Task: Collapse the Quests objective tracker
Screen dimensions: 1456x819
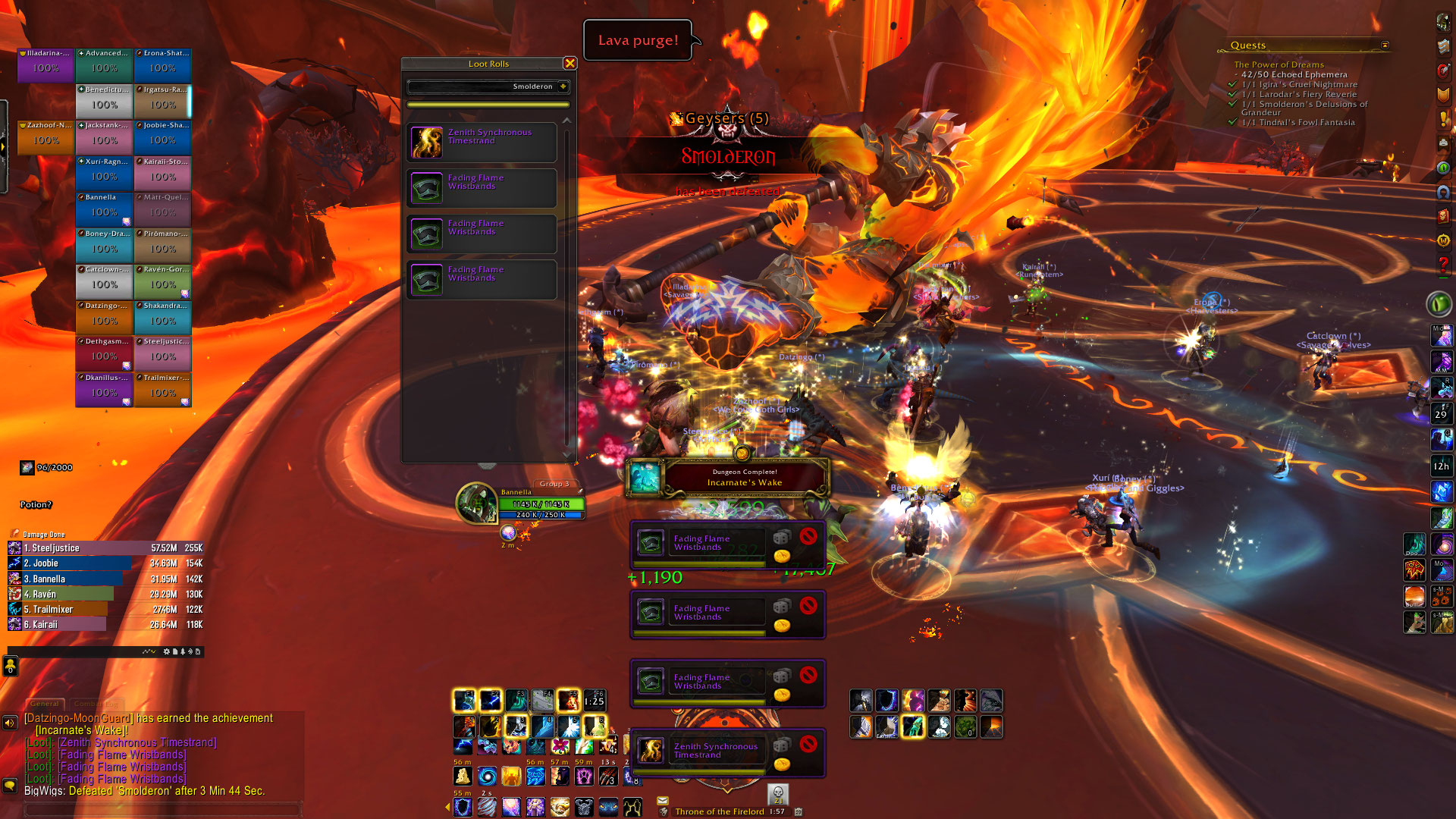Action: point(1385,45)
